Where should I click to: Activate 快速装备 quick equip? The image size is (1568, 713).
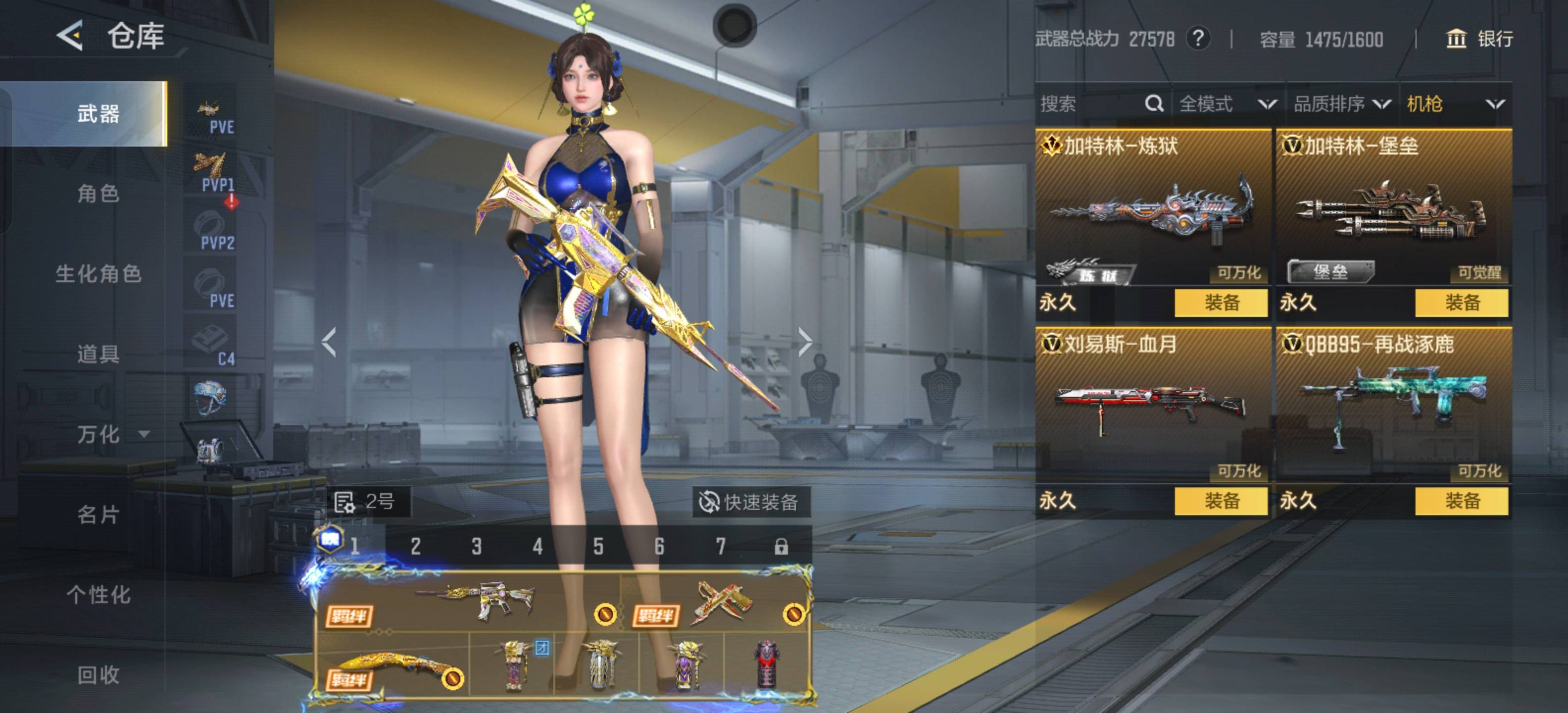750,503
